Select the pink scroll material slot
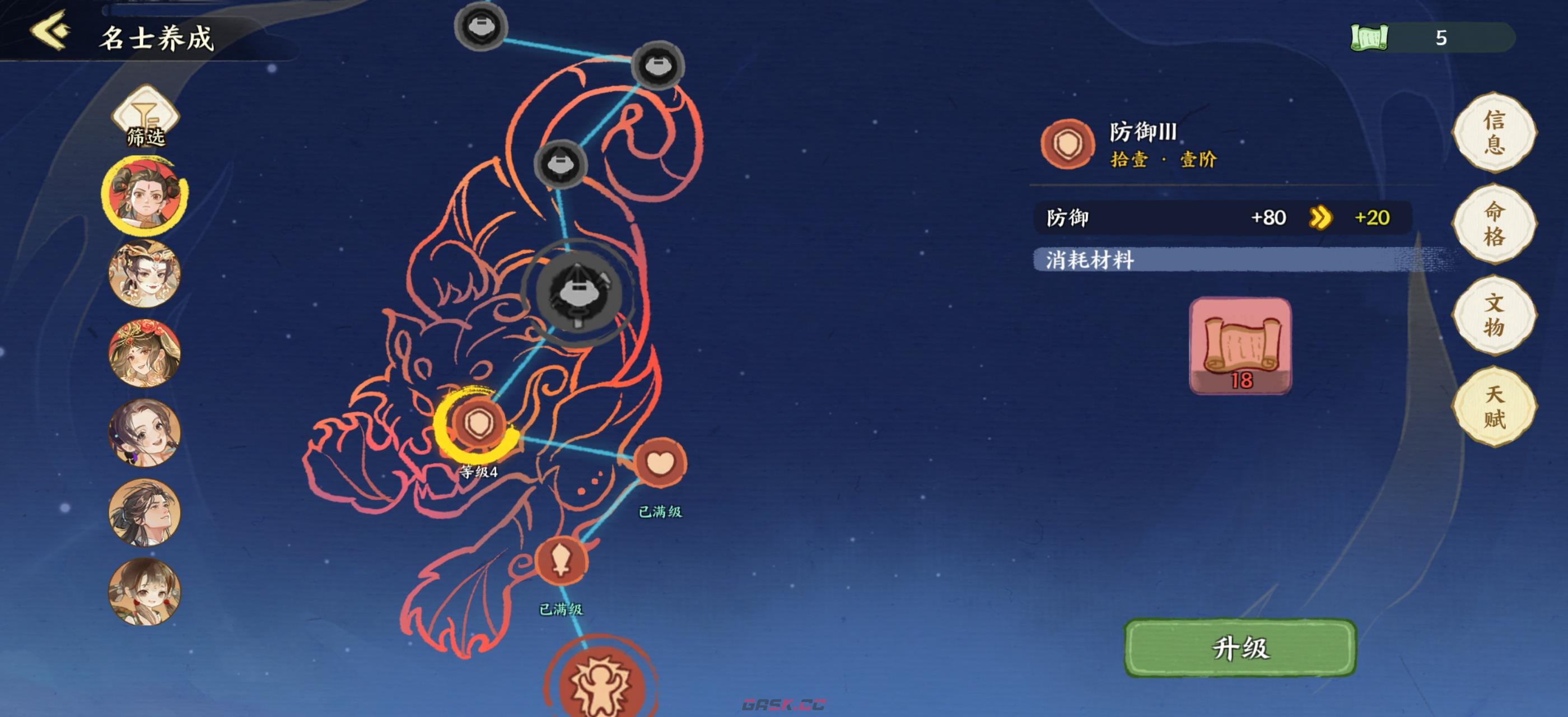 pyautogui.click(x=1240, y=345)
